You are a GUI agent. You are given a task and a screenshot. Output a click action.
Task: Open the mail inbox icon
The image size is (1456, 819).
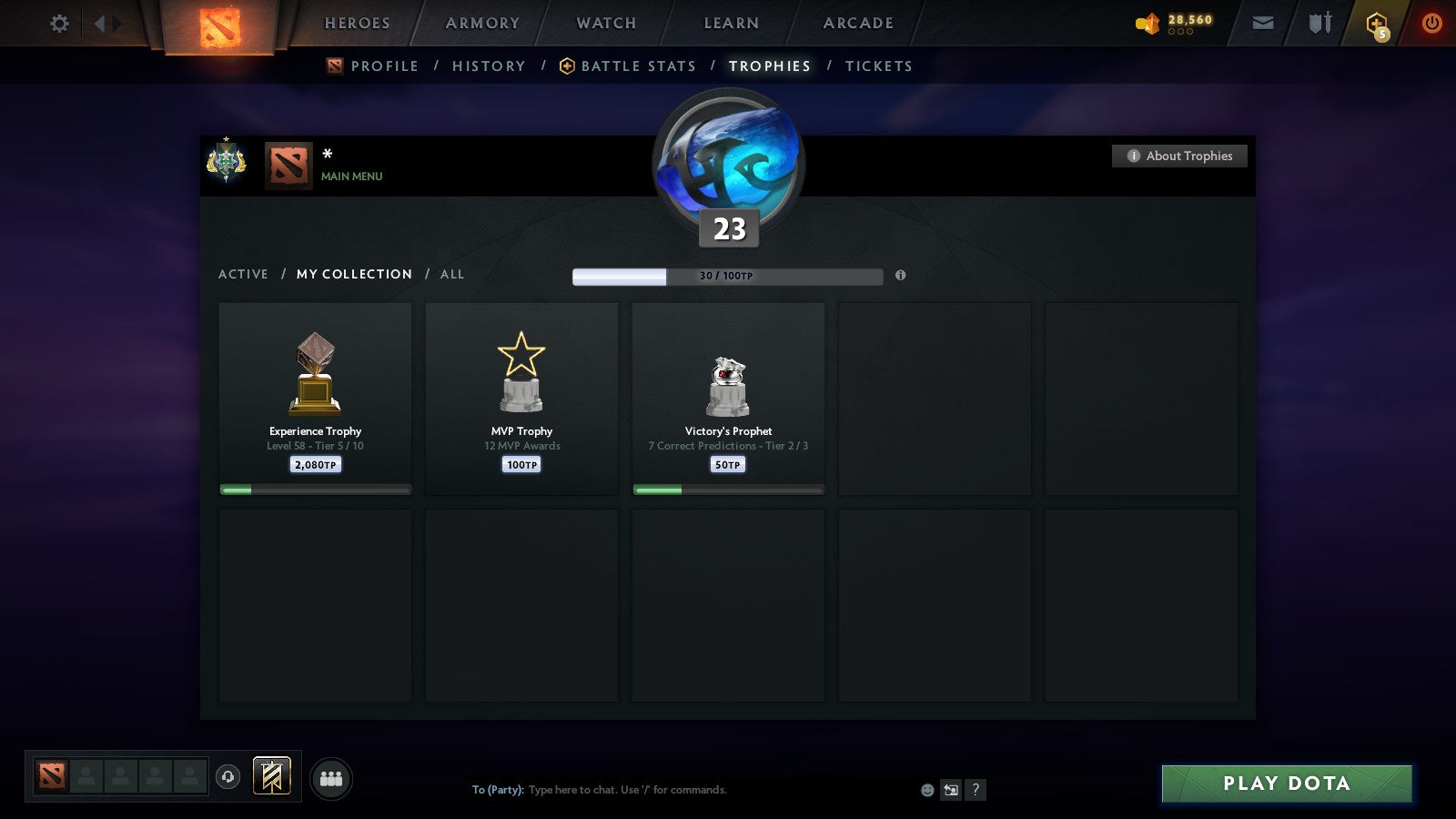click(x=1262, y=23)
